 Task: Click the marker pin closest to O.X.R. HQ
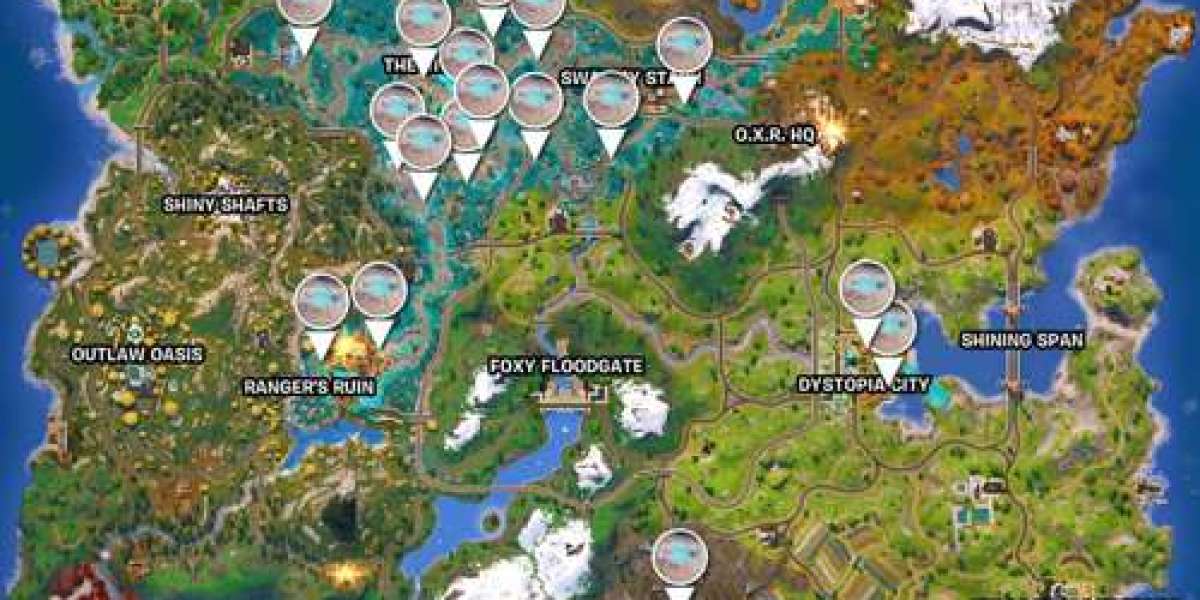pyautogui.click(x=685, y=47)
